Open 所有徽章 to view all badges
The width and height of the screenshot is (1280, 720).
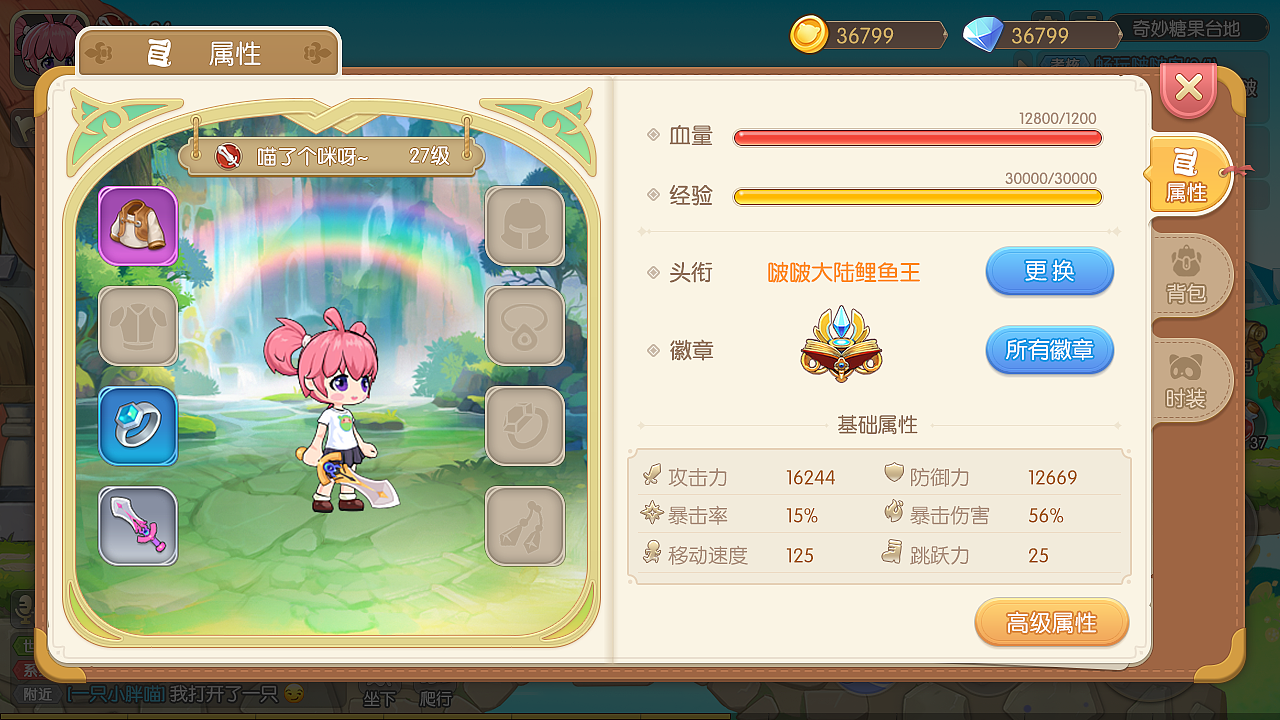tap(1049, 350)
